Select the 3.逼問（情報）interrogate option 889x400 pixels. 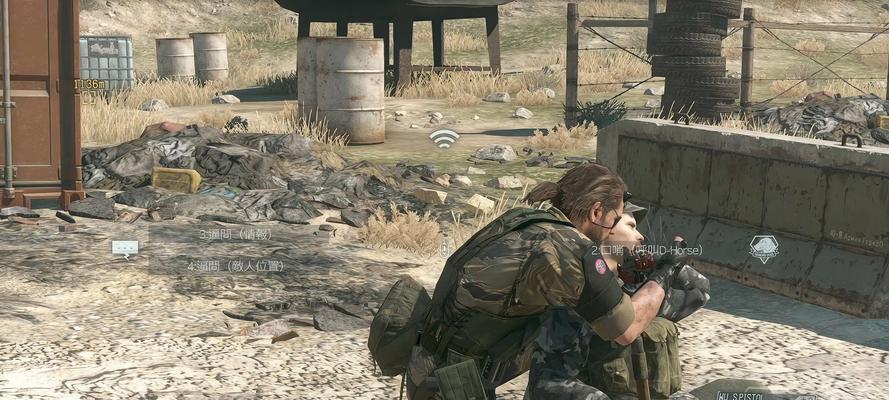235,234
